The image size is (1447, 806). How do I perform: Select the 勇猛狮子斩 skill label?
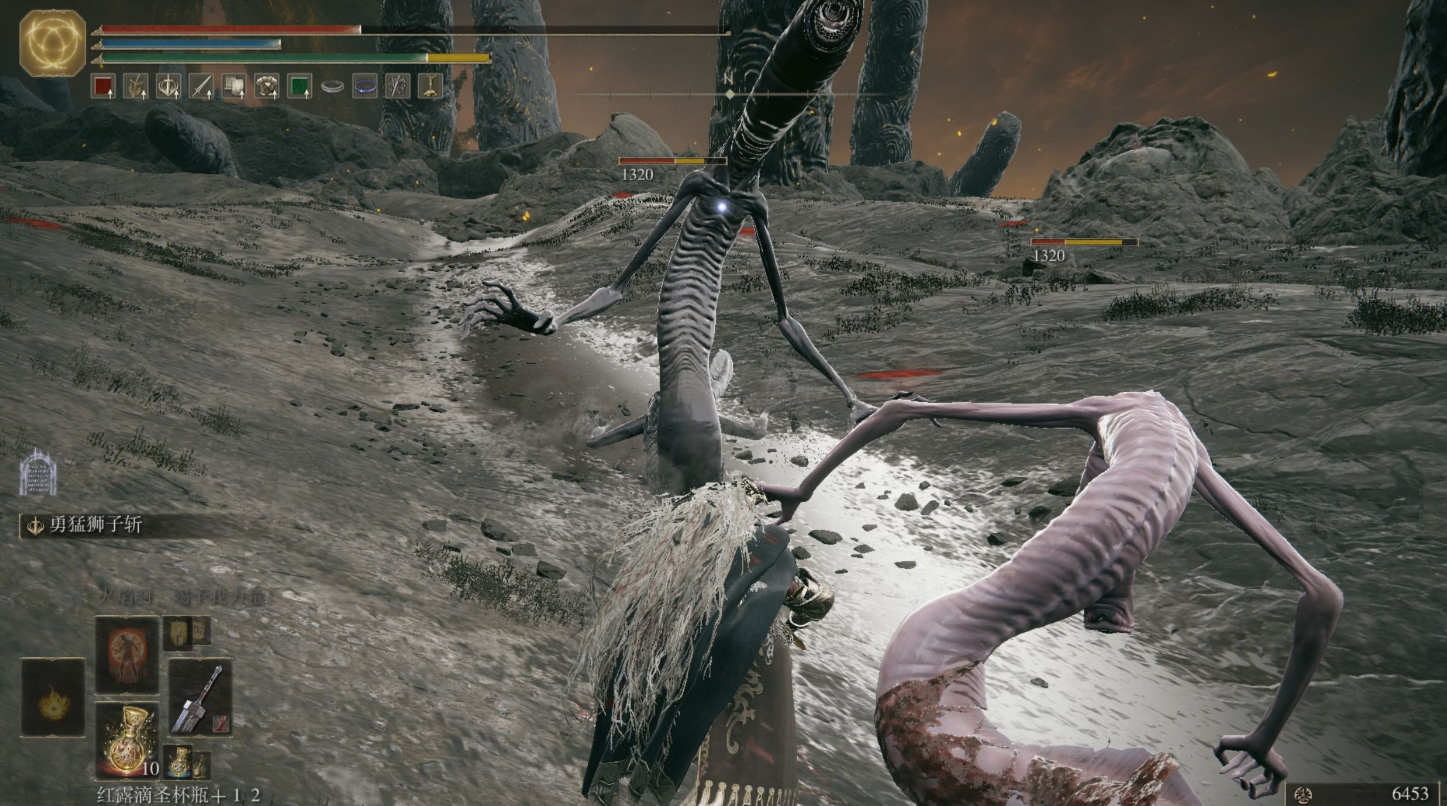(96, 526)
